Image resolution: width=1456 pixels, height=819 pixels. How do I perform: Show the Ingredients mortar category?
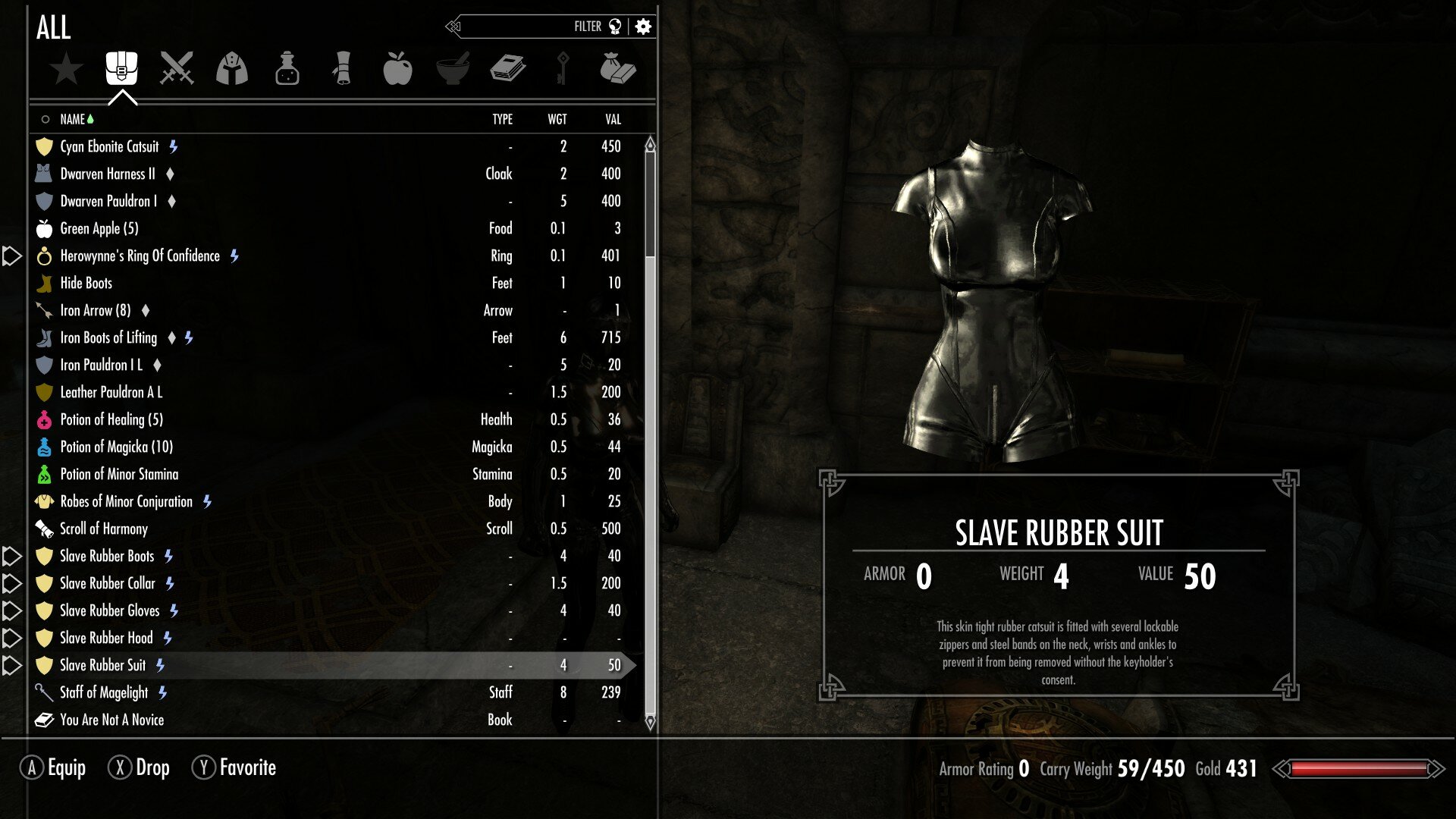453,68
